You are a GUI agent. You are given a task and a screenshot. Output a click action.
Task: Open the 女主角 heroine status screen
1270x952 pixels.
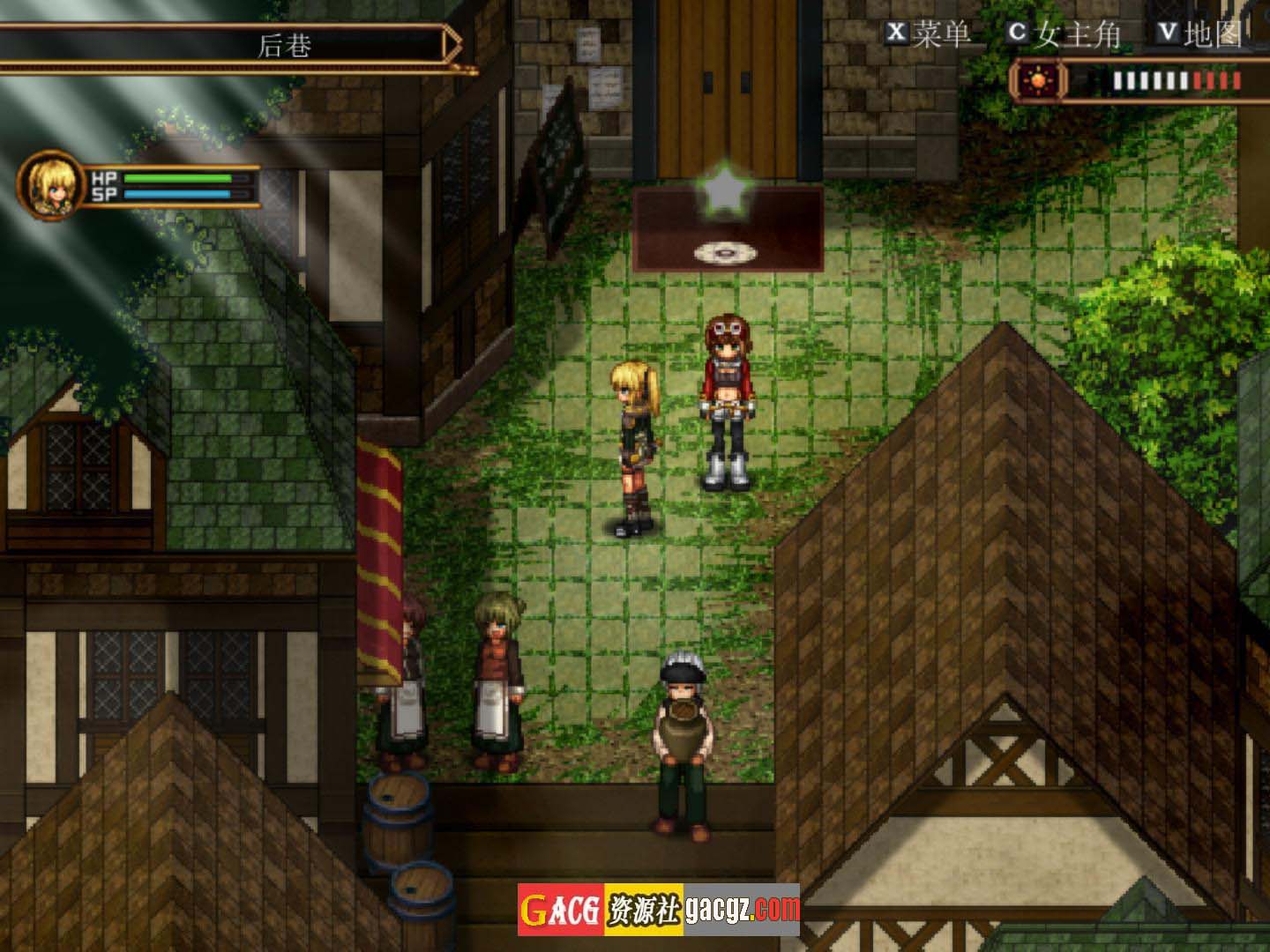pos(1065,33)
